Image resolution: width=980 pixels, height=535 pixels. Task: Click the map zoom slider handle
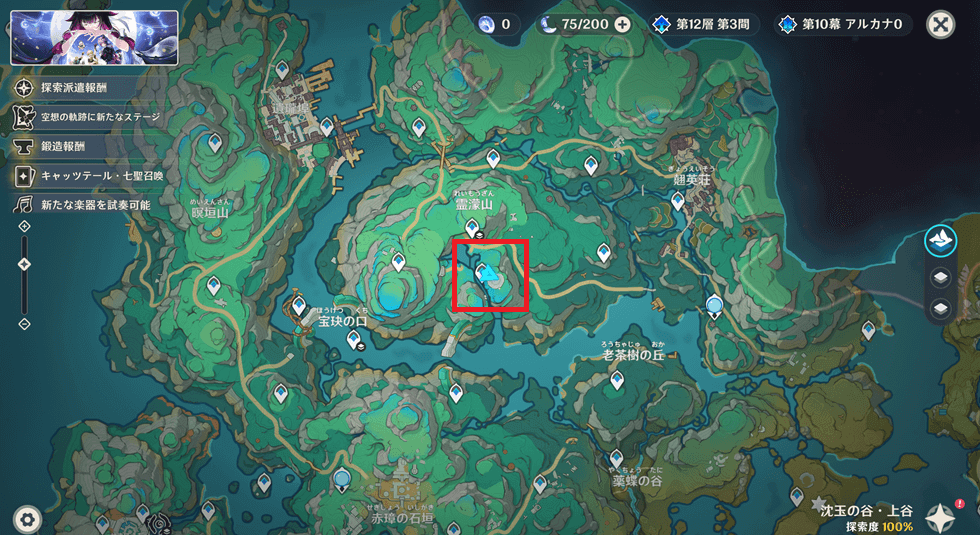tap(25, 264)
